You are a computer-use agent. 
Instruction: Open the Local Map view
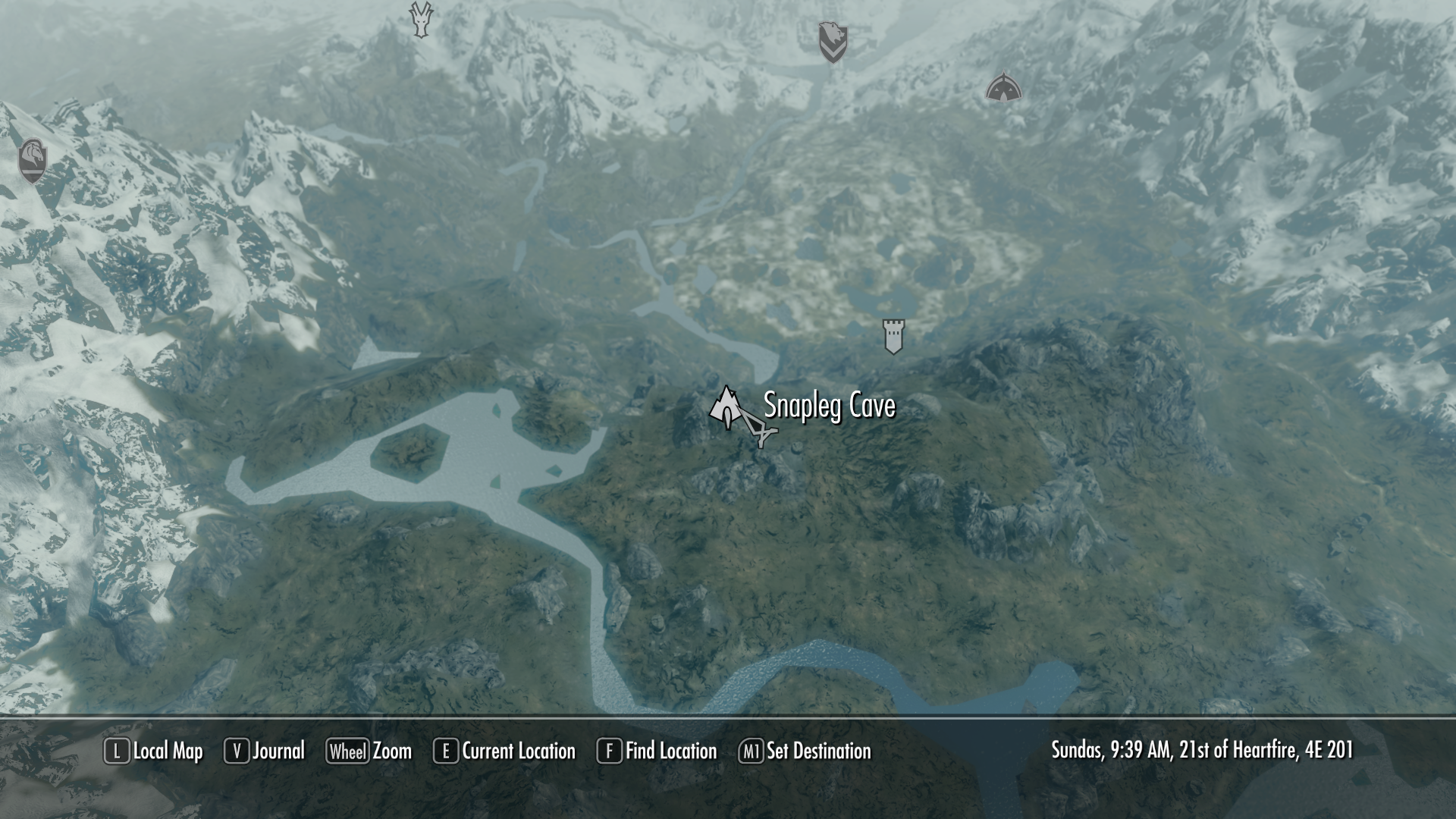(154, 751)
